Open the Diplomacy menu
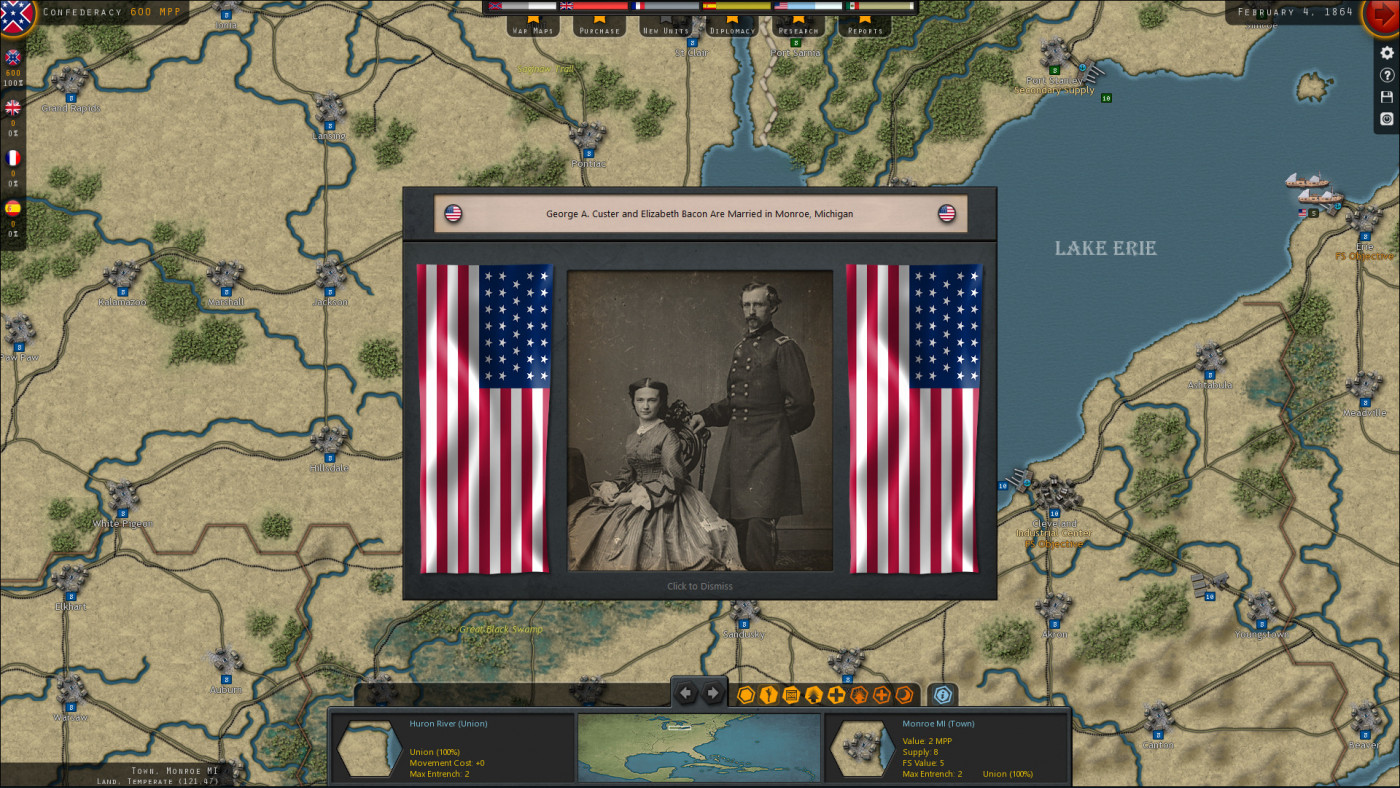1400x788 pixels. tap(731, 29)
